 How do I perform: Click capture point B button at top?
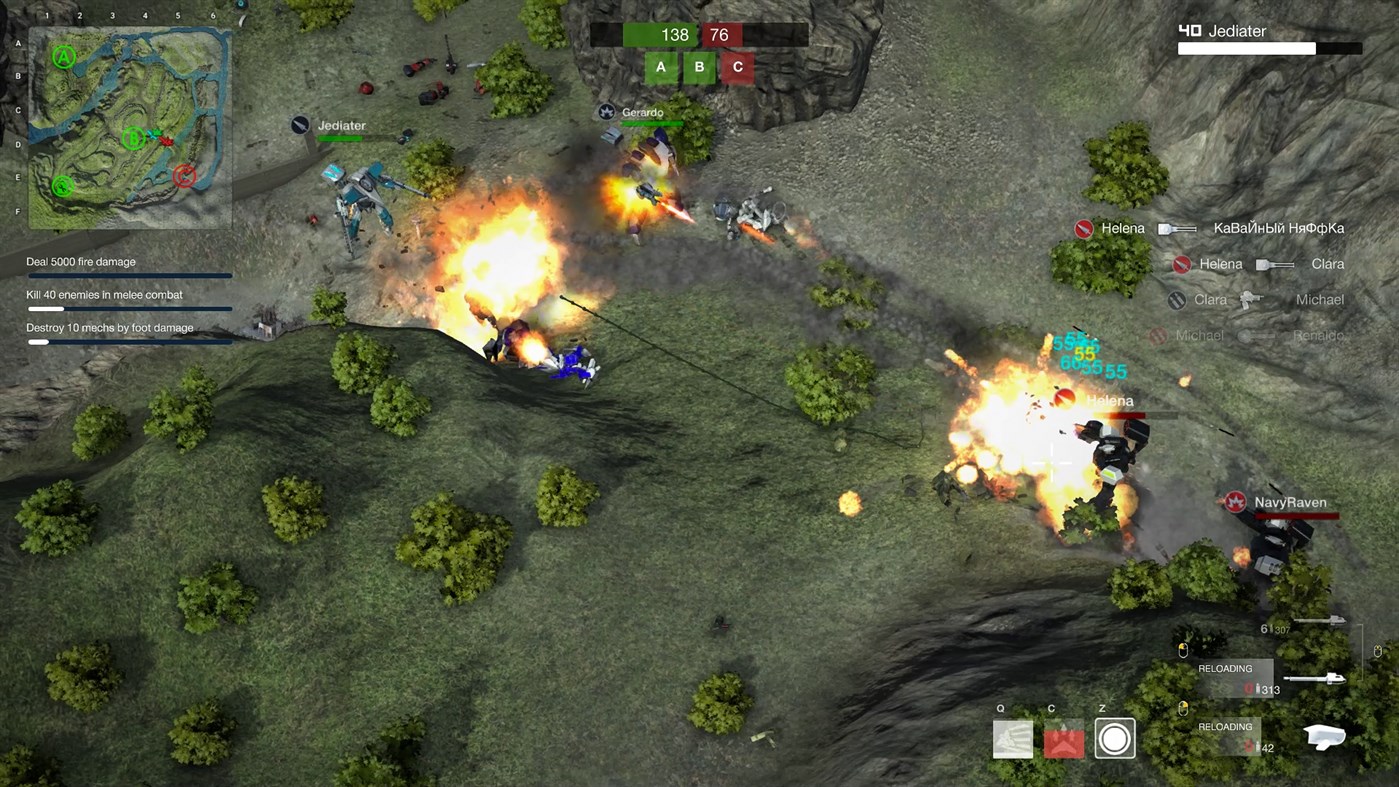pyautogui.click(x=698, y=67)
